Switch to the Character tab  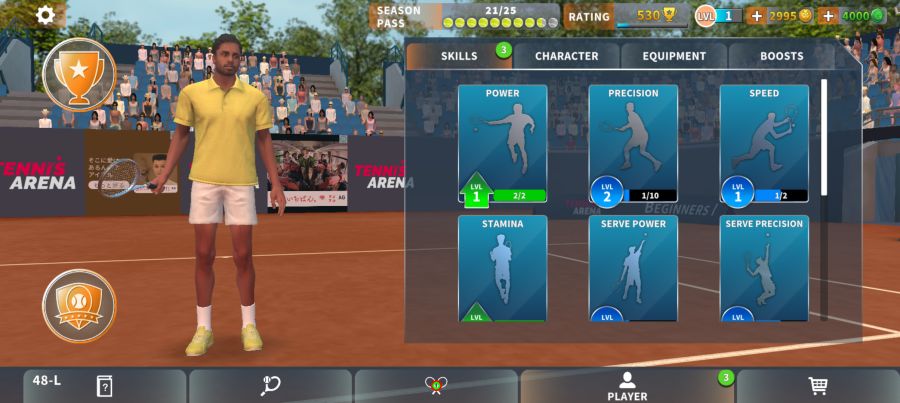click(566, 56)
